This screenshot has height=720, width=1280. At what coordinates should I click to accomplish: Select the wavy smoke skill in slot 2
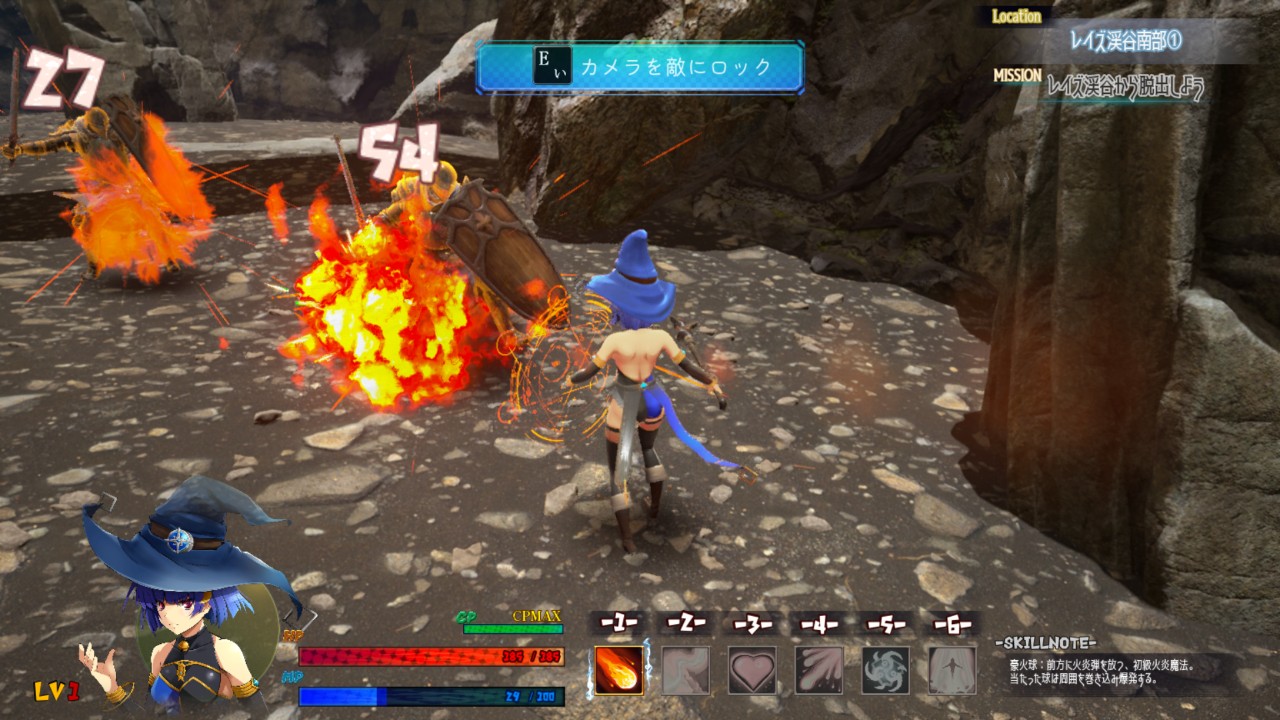pos(686,670)
